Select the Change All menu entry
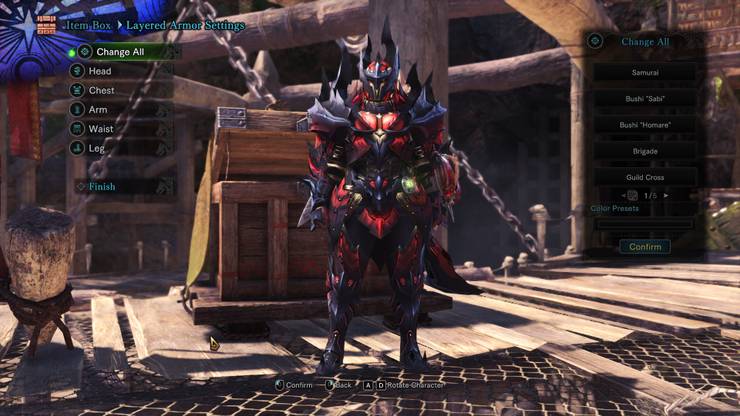 click(120, 52)
